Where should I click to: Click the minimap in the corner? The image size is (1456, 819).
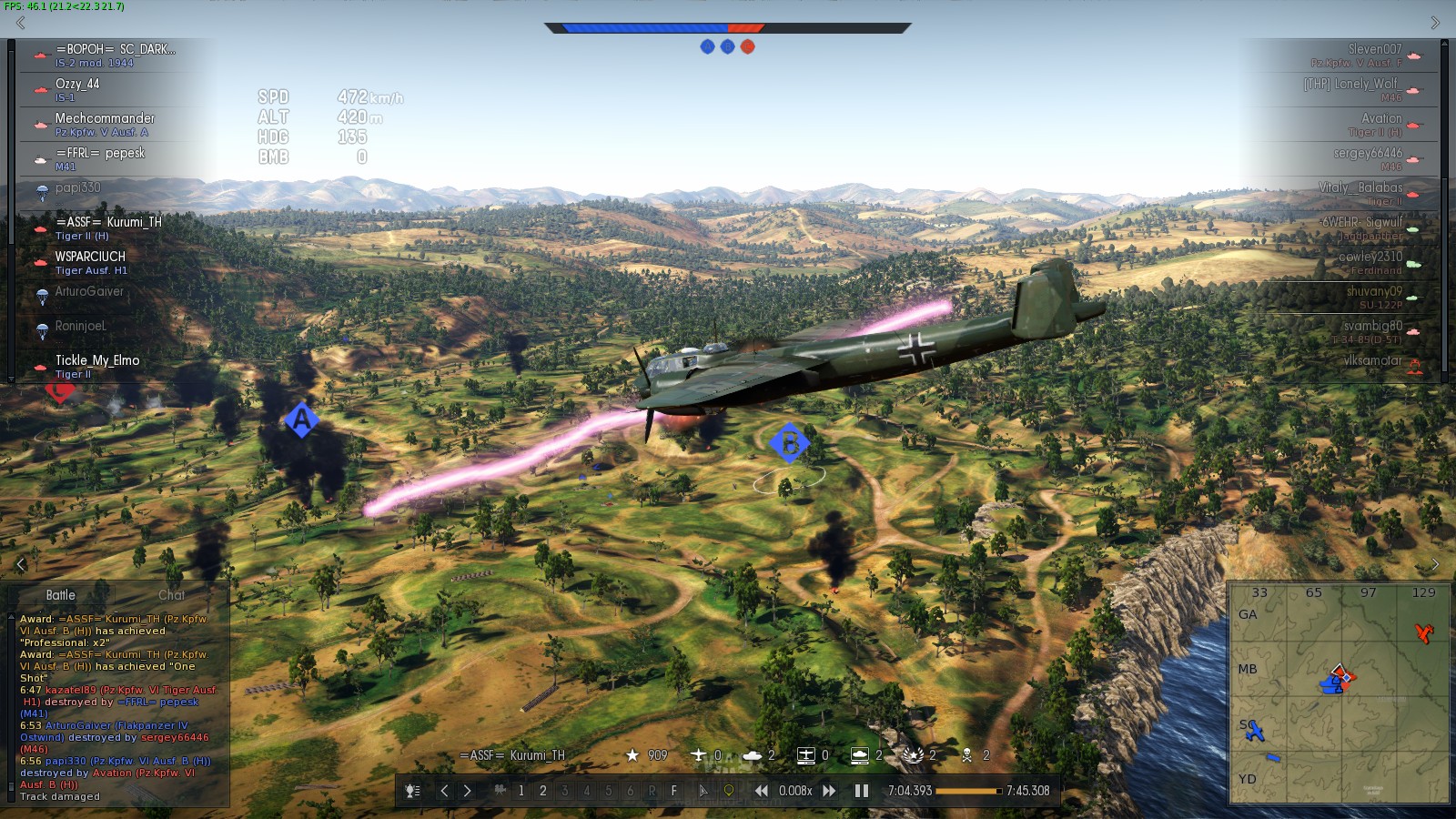click(x=1339, y=693)
